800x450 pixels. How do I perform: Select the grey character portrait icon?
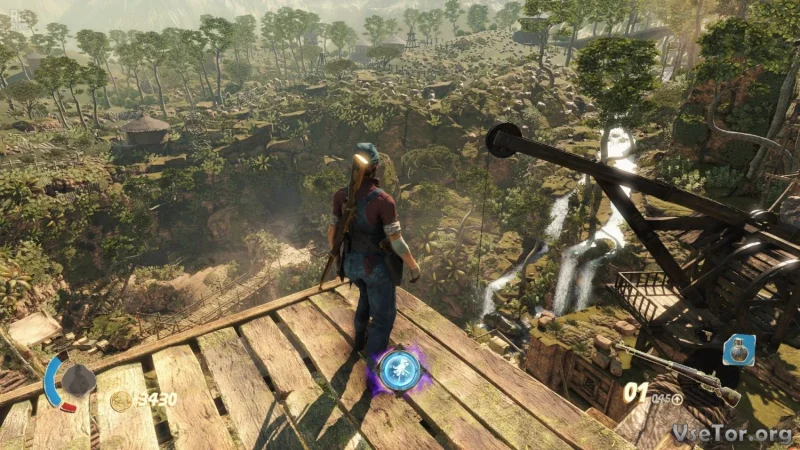[78, 380]
